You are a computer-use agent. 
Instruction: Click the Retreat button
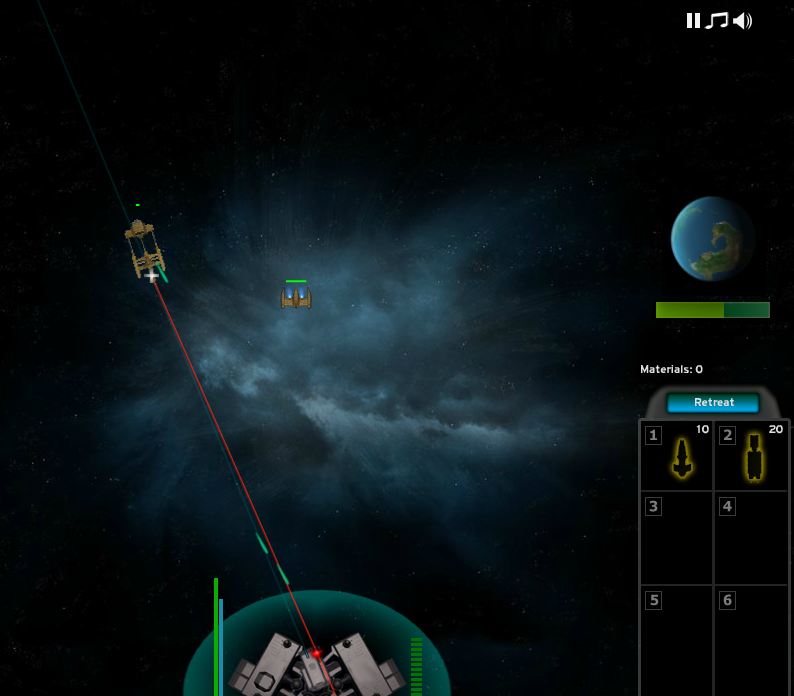[x=714, y=402]
